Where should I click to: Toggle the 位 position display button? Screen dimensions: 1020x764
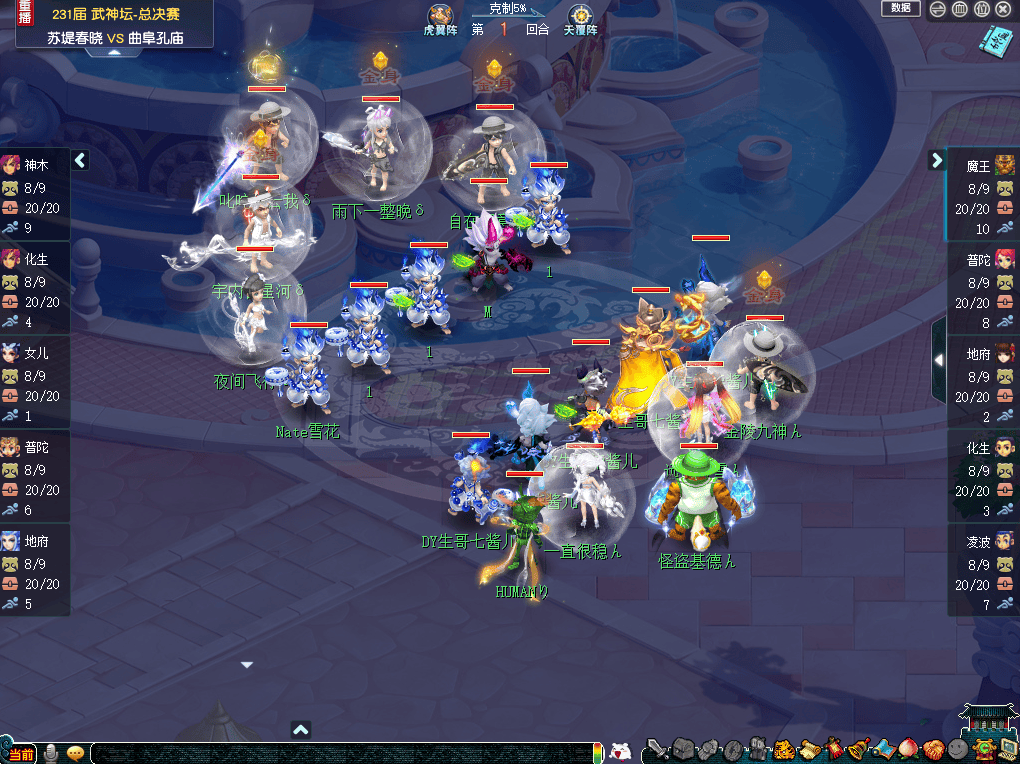(982, 9)
